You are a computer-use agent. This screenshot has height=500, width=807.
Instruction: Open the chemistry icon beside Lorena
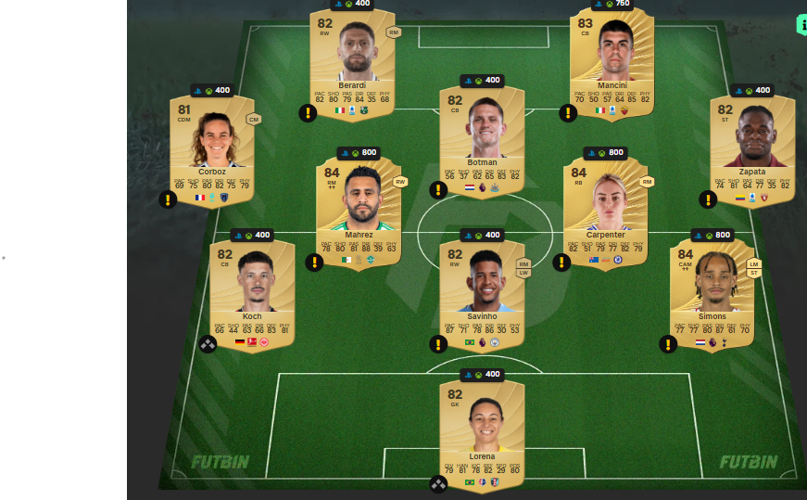(x=438, y=484)
